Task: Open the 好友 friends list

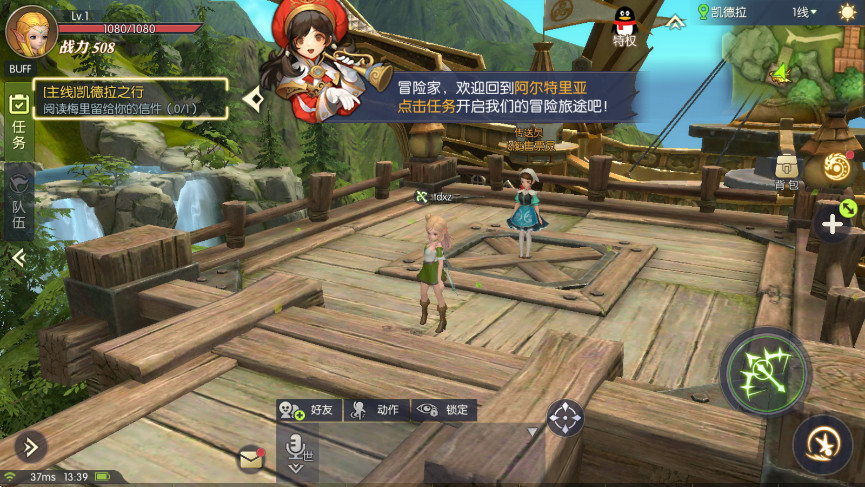Action: tap(309, 410)
